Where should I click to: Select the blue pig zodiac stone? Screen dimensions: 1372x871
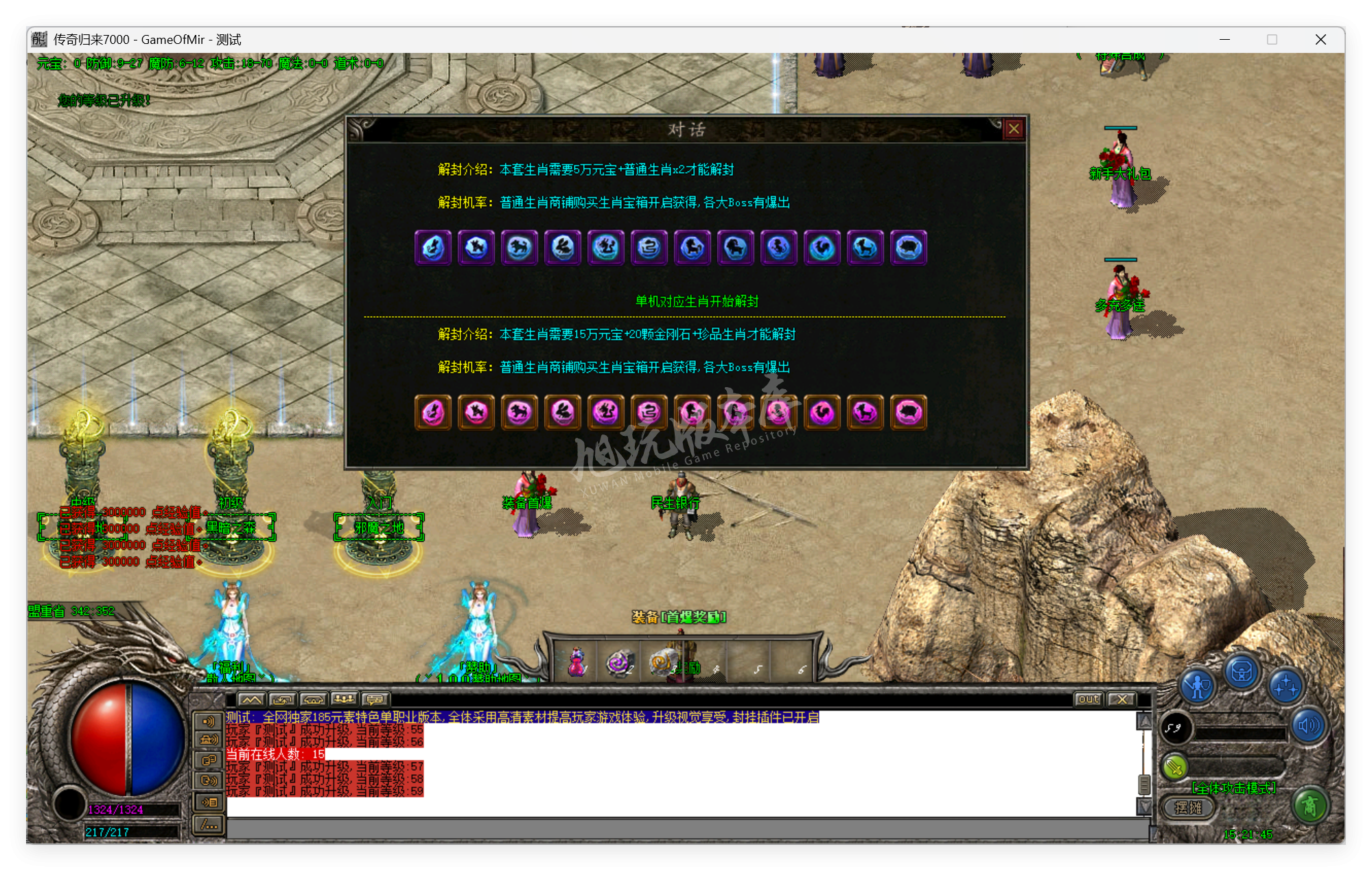click(909, 248)
